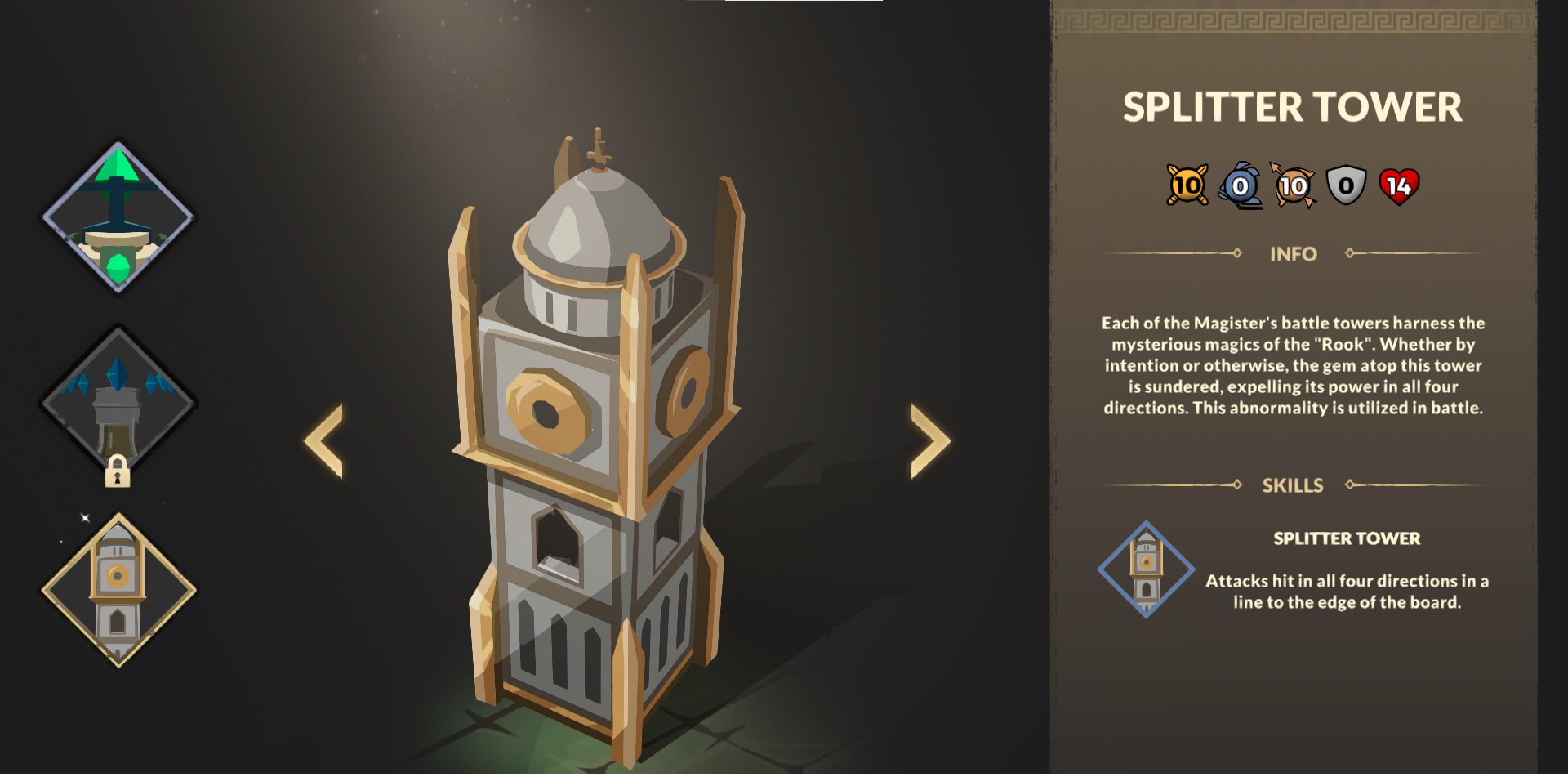Image resolution: width=1568 pixels, height=777 pixels.
Task: Click the right navigation chevron
Action: pos(928,439)
